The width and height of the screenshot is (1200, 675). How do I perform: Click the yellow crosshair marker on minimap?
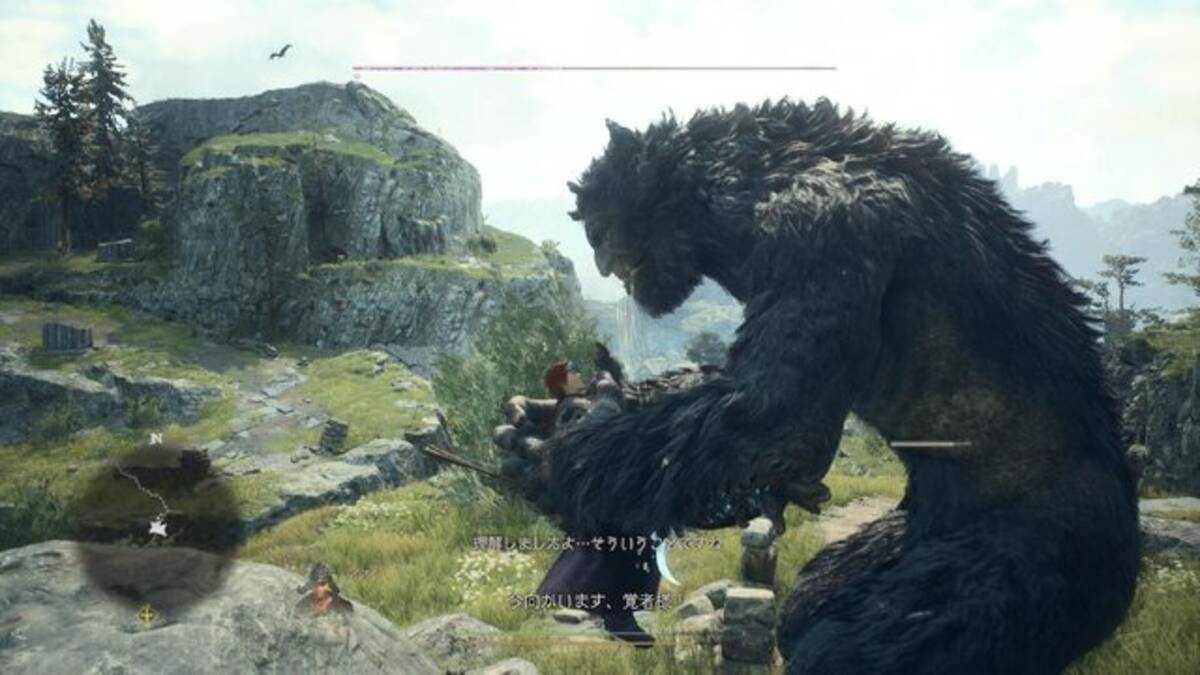[147, 615]
